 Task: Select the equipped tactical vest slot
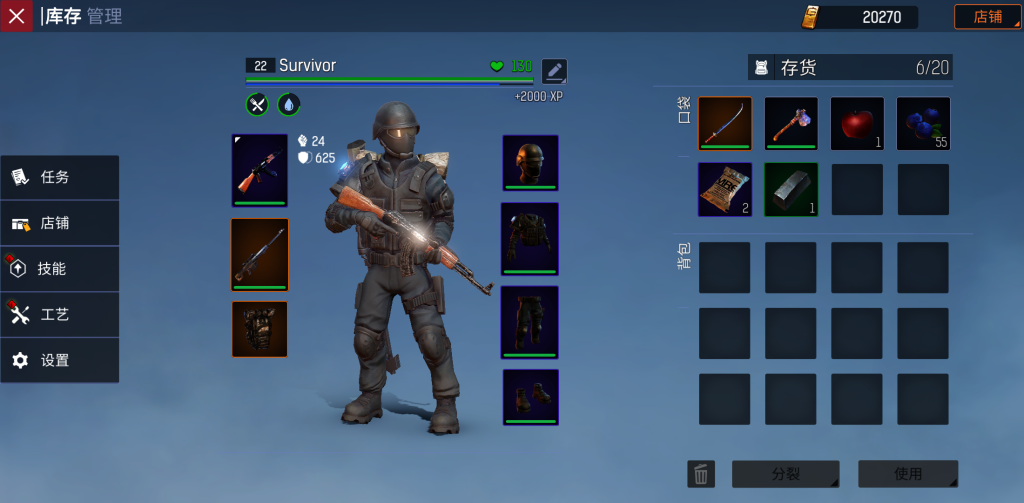tap(260, 329)
